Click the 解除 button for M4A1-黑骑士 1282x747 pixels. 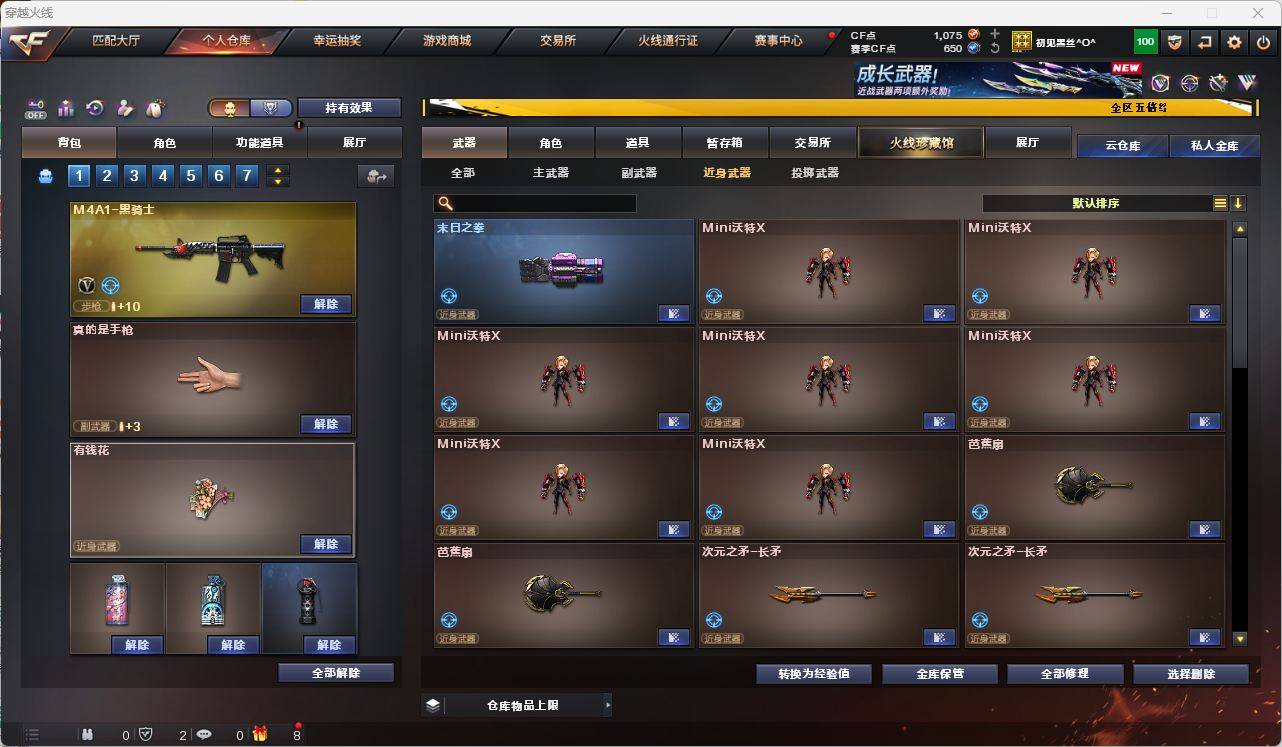click(326, 303)
